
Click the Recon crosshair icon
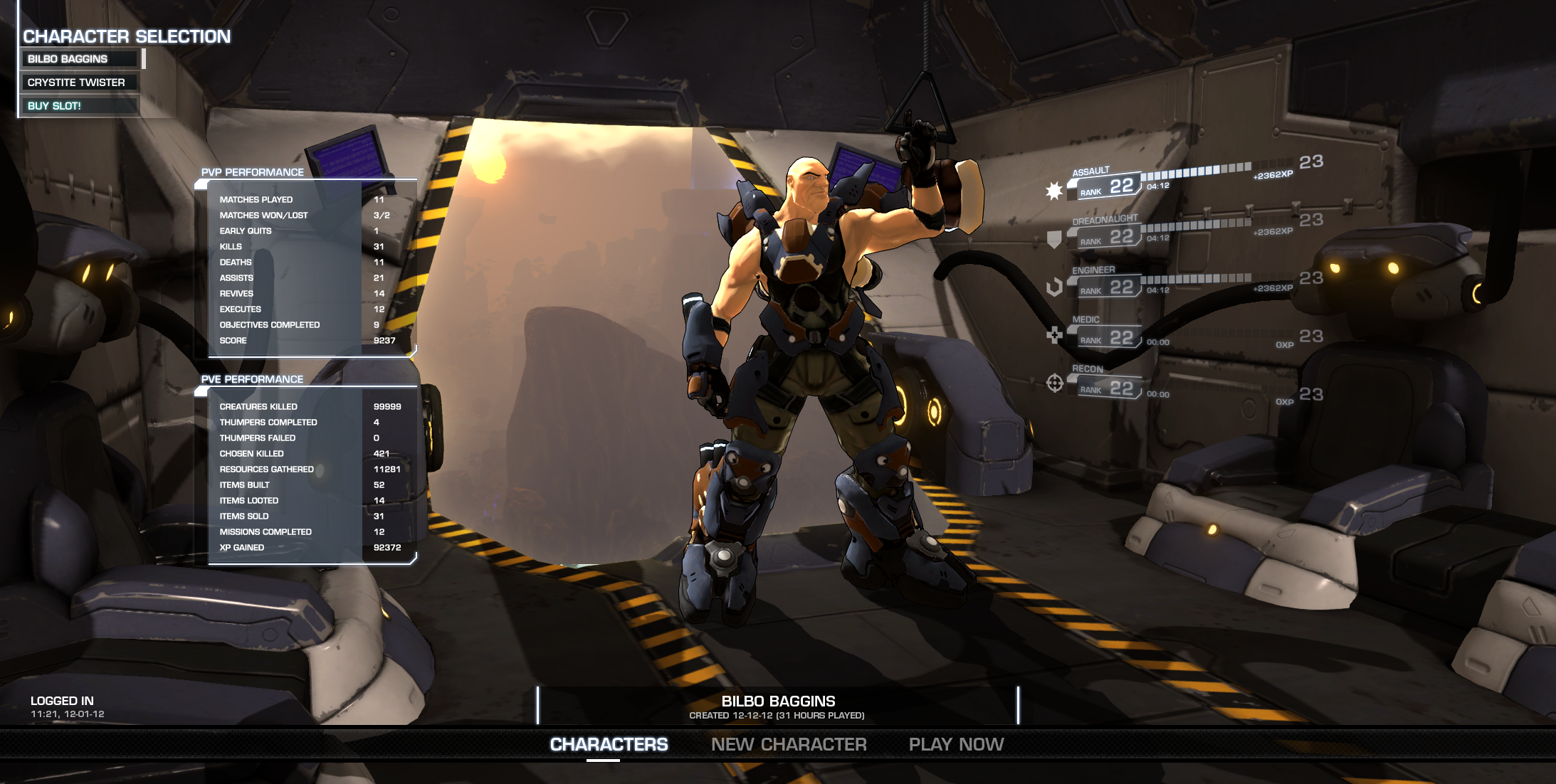point(1054,383)
